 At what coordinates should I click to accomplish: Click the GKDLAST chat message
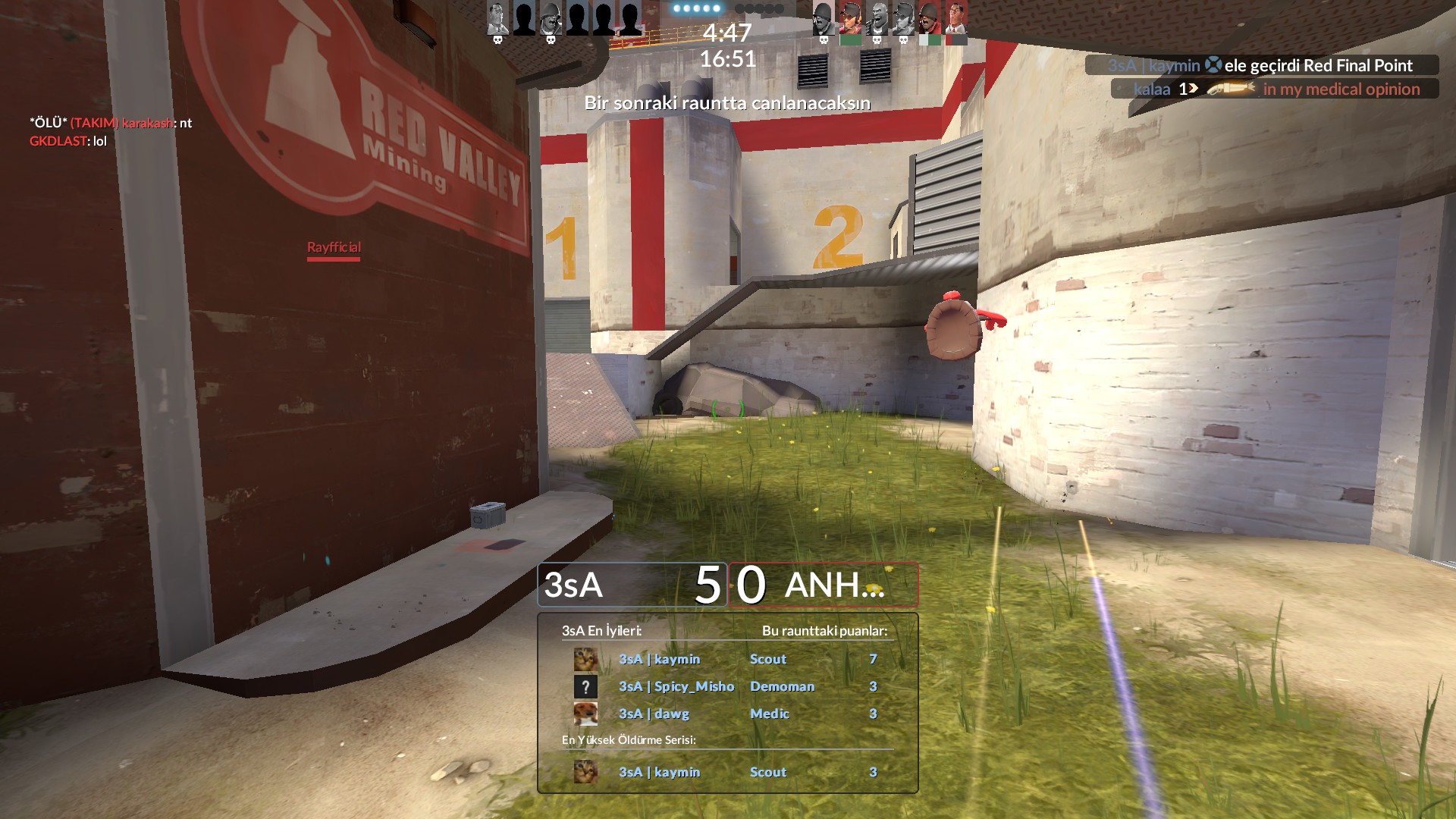coord(68,141)
